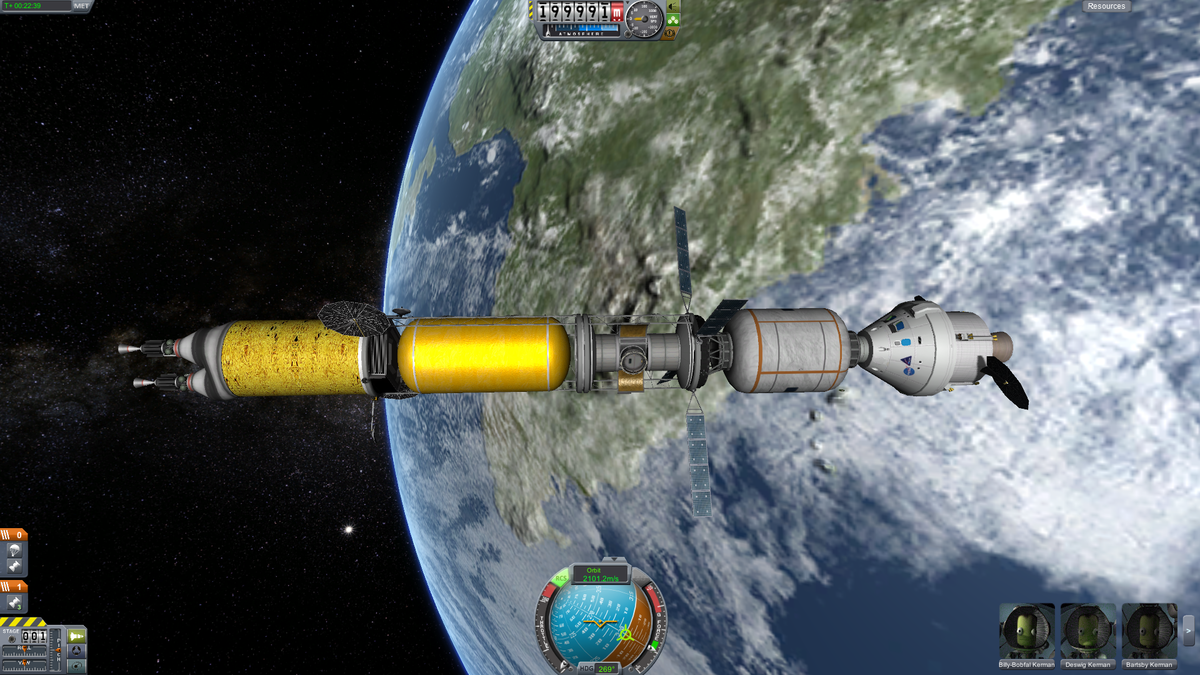The image size is (1200, 675).
Task: Open the Resources panel
Action: (1106, 6)
